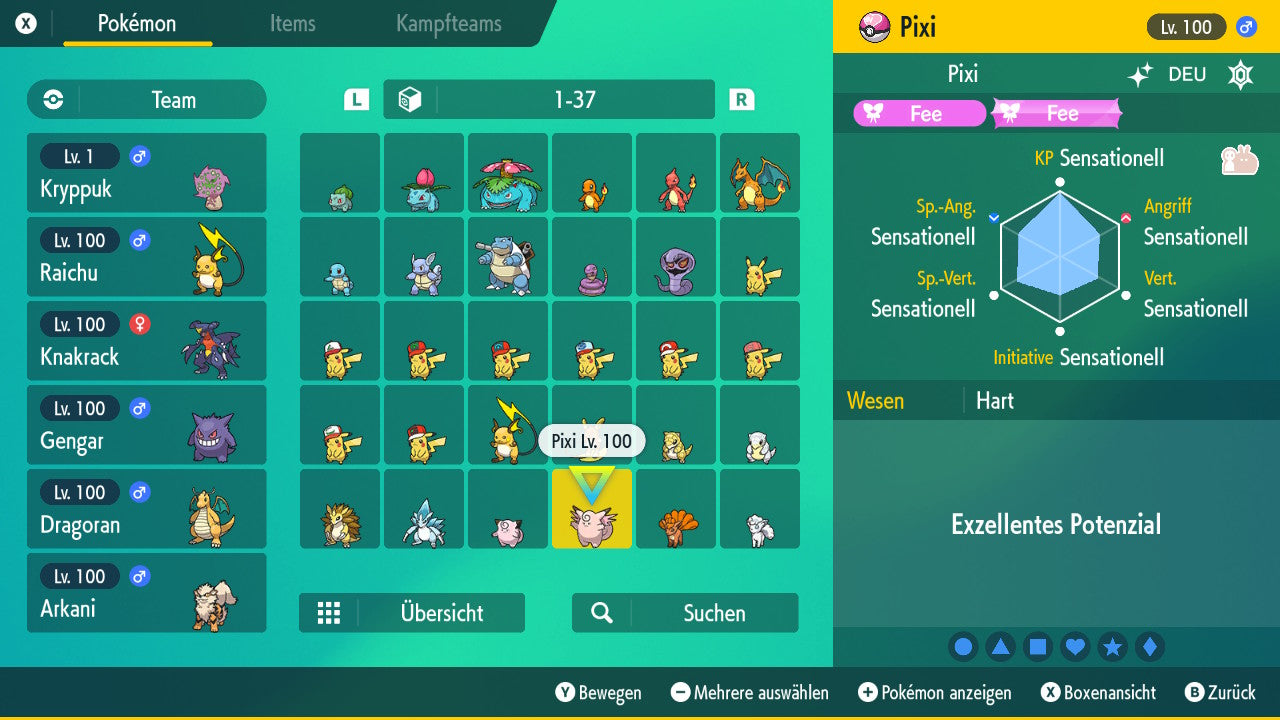Screen dimensions: 1280x720
Task: Toggle the star marking for Pixi
Action: [x=1112, y=647]
